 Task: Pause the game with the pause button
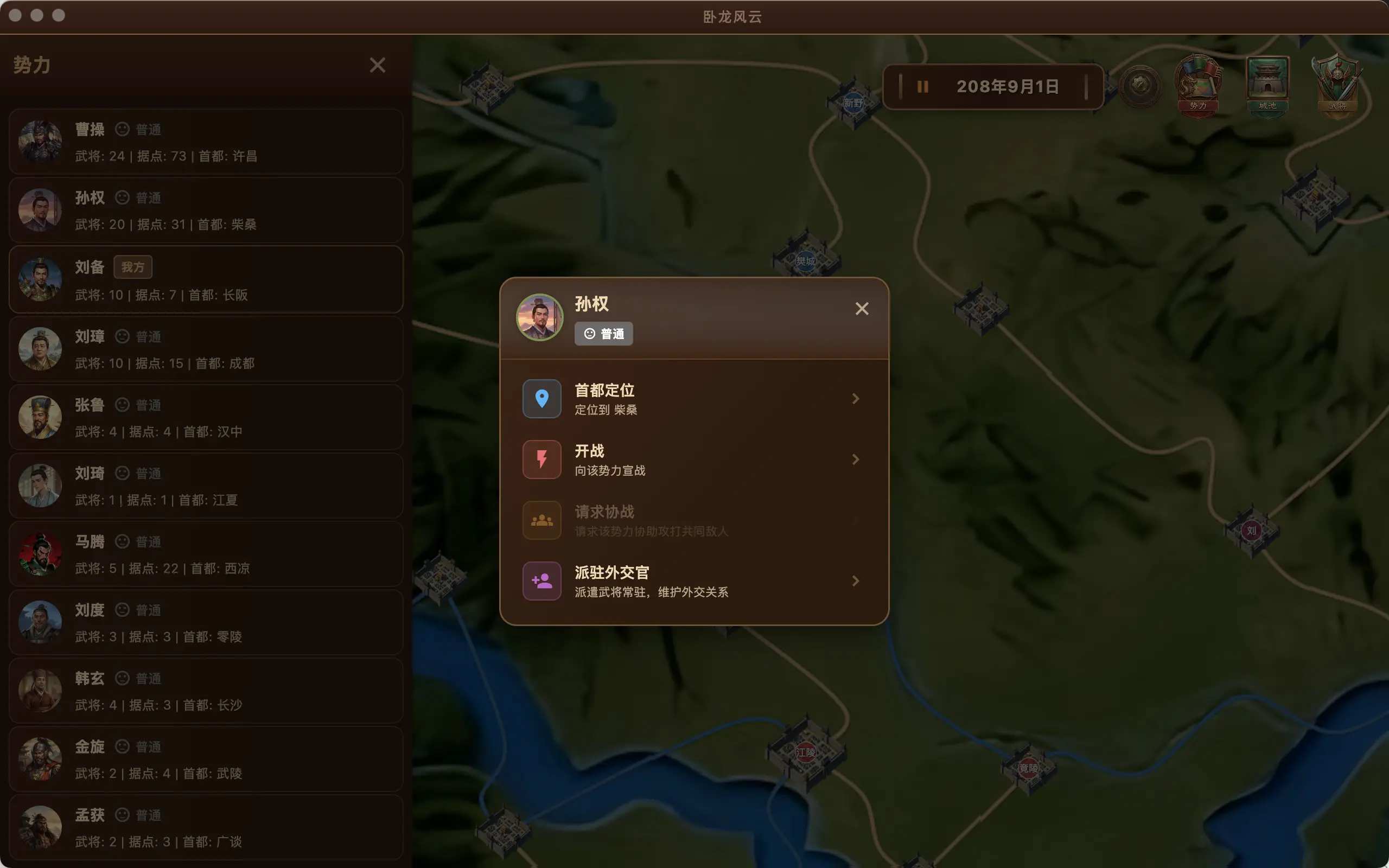coord(923,86)
